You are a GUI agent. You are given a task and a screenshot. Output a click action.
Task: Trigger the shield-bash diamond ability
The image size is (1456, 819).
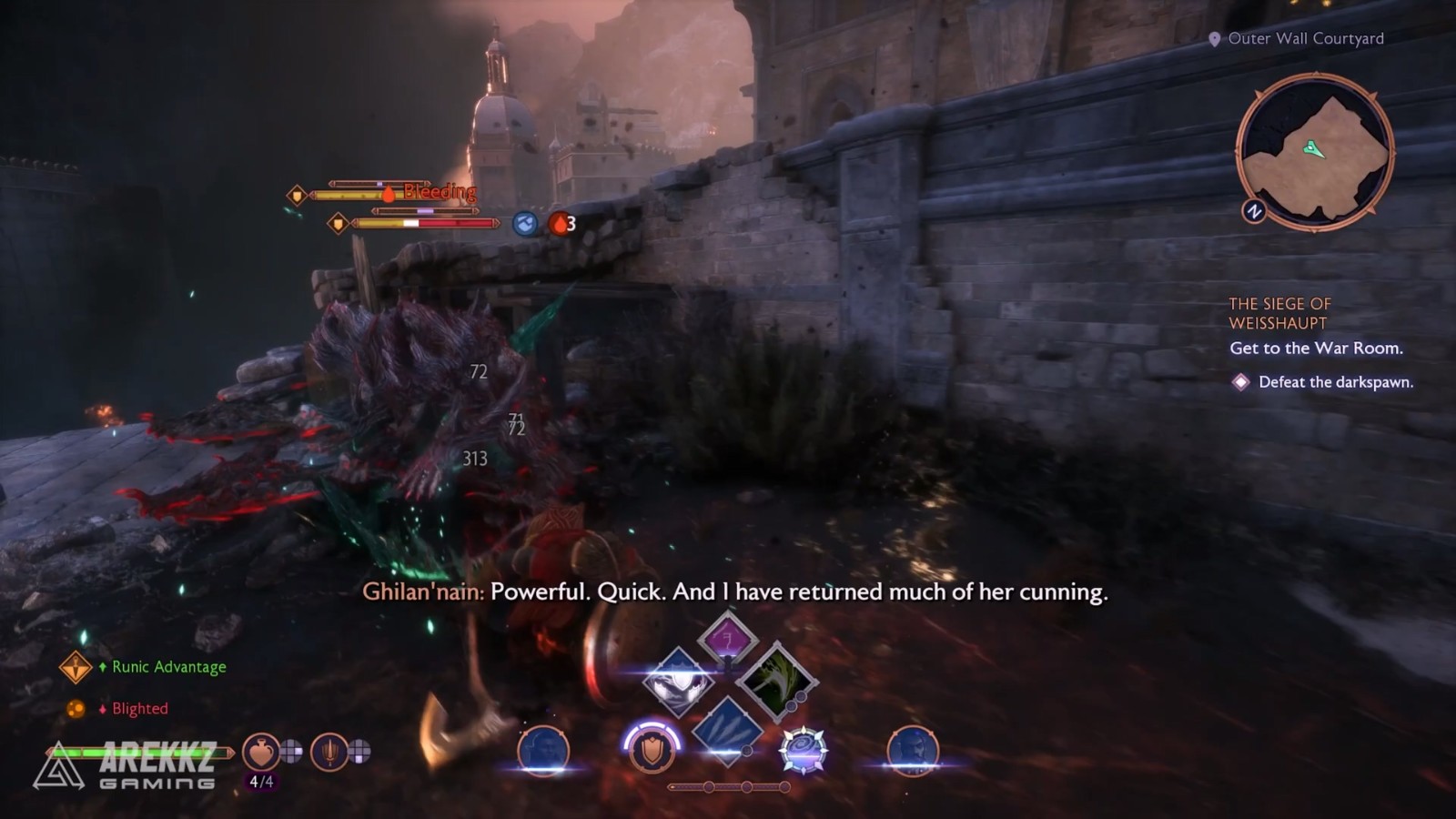678,682
